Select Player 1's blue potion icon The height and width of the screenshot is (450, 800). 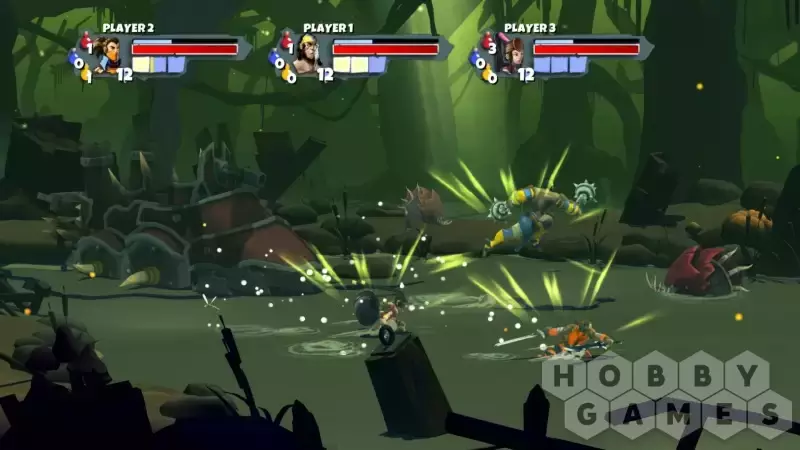click(276, 61)
